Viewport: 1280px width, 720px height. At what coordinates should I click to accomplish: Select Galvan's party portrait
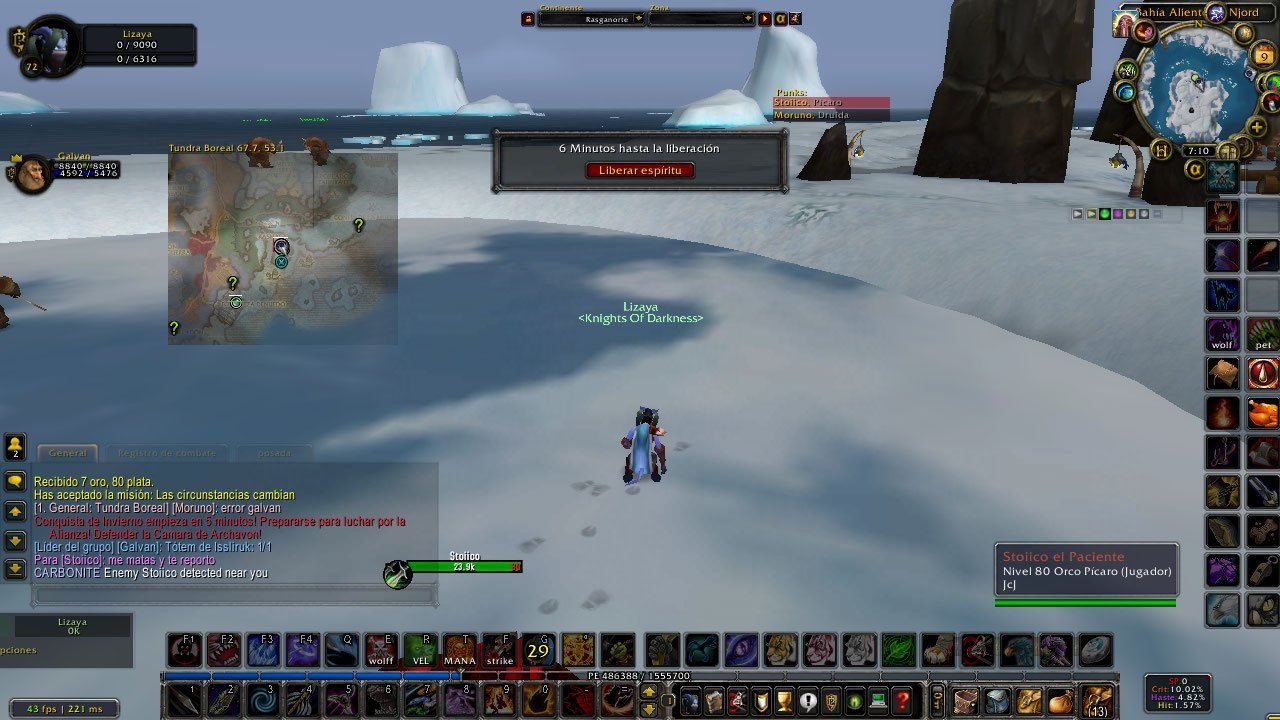(x=32, y=173)
